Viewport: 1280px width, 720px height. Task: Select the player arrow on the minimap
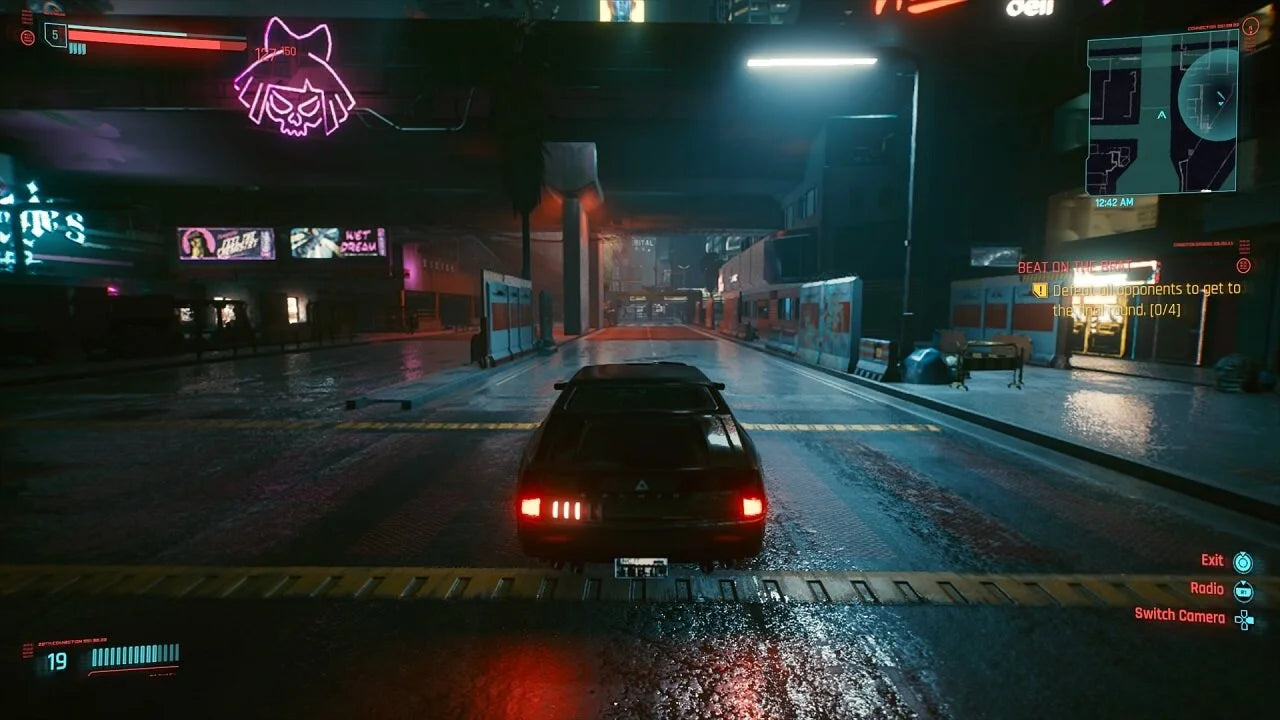pyautogui.click(x=1161, y=114)
